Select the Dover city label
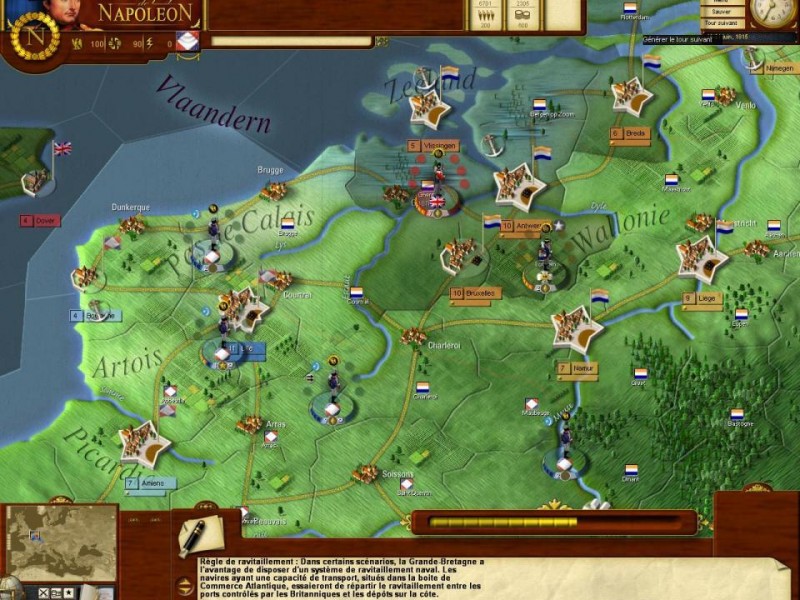 pos(40,220)
